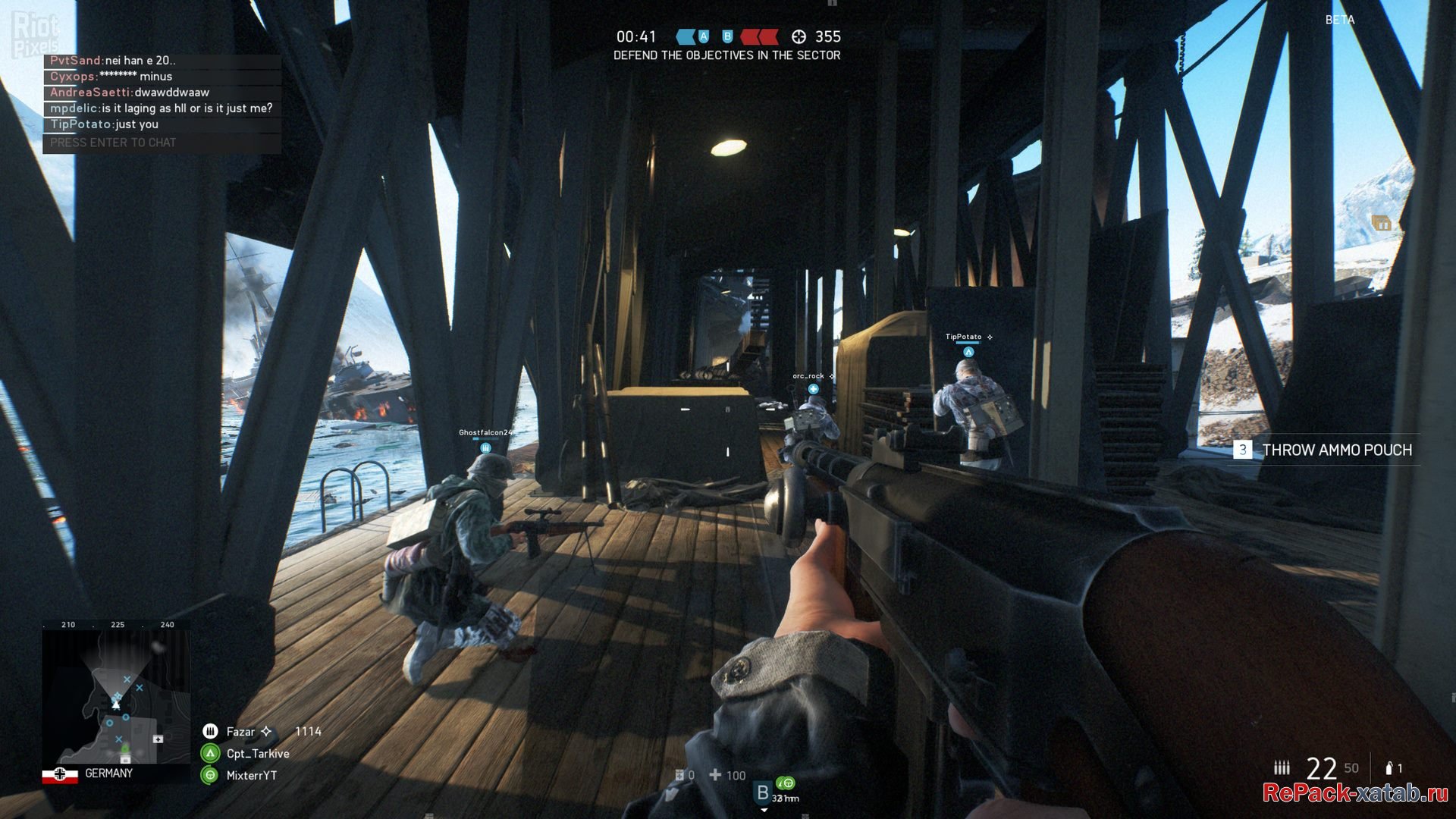This screenshot has height=819, width=1456.
Task: Click objective B flag in top scoreboard
Action: tap(727, 36)
